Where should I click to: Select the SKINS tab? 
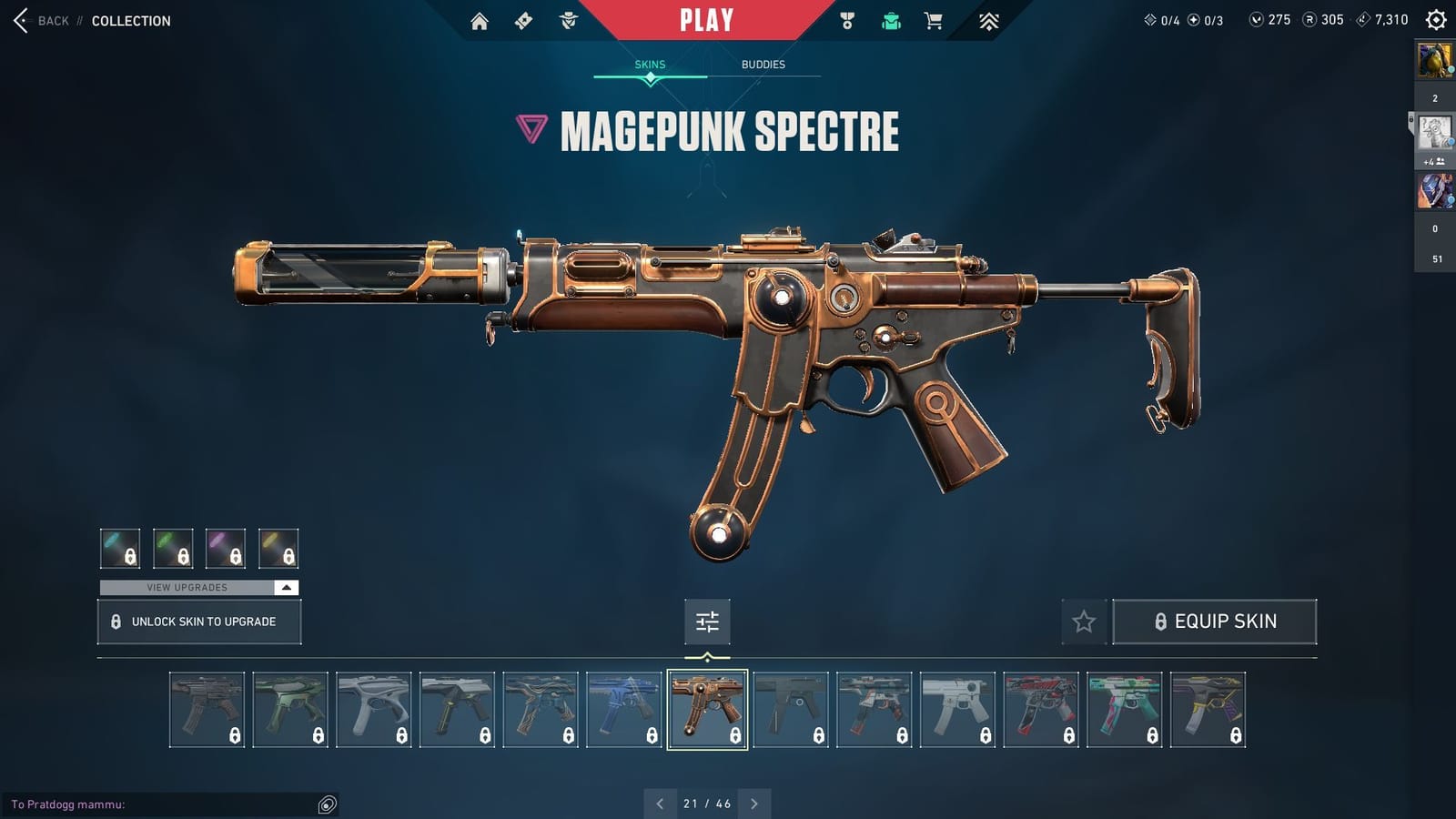pos(650,64)
